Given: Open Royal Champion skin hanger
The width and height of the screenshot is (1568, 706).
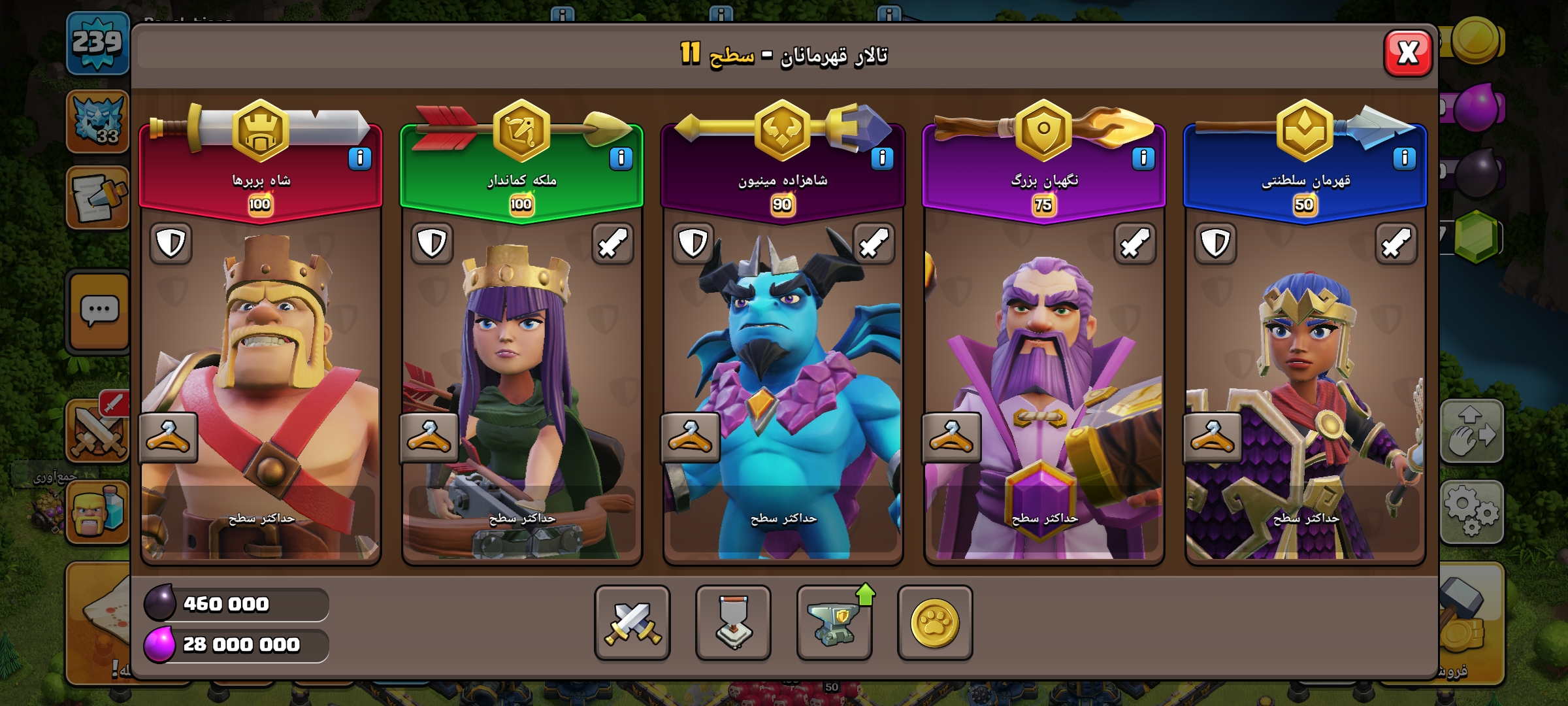Looking at the screenshot, I should coord(1213,437).
